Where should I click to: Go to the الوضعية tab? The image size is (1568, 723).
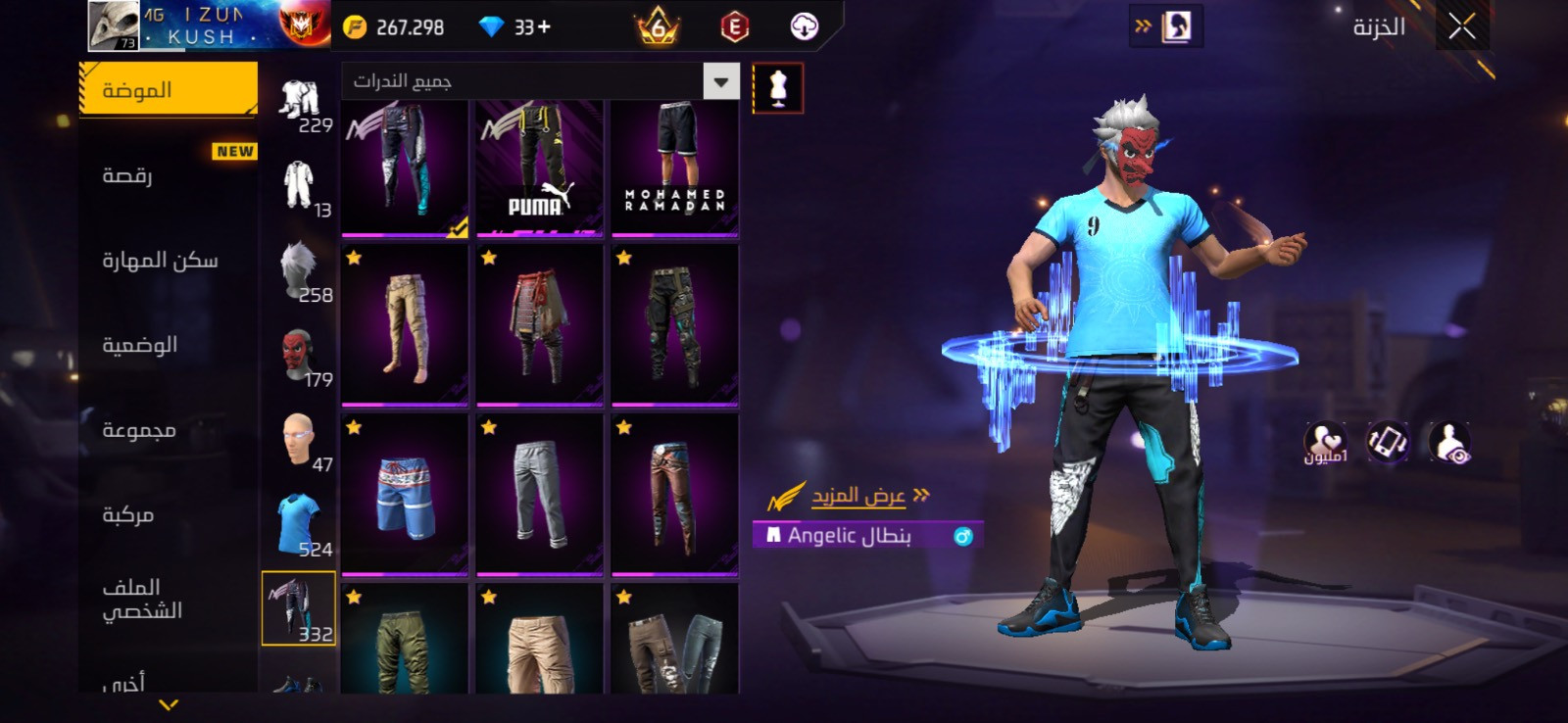139,345
